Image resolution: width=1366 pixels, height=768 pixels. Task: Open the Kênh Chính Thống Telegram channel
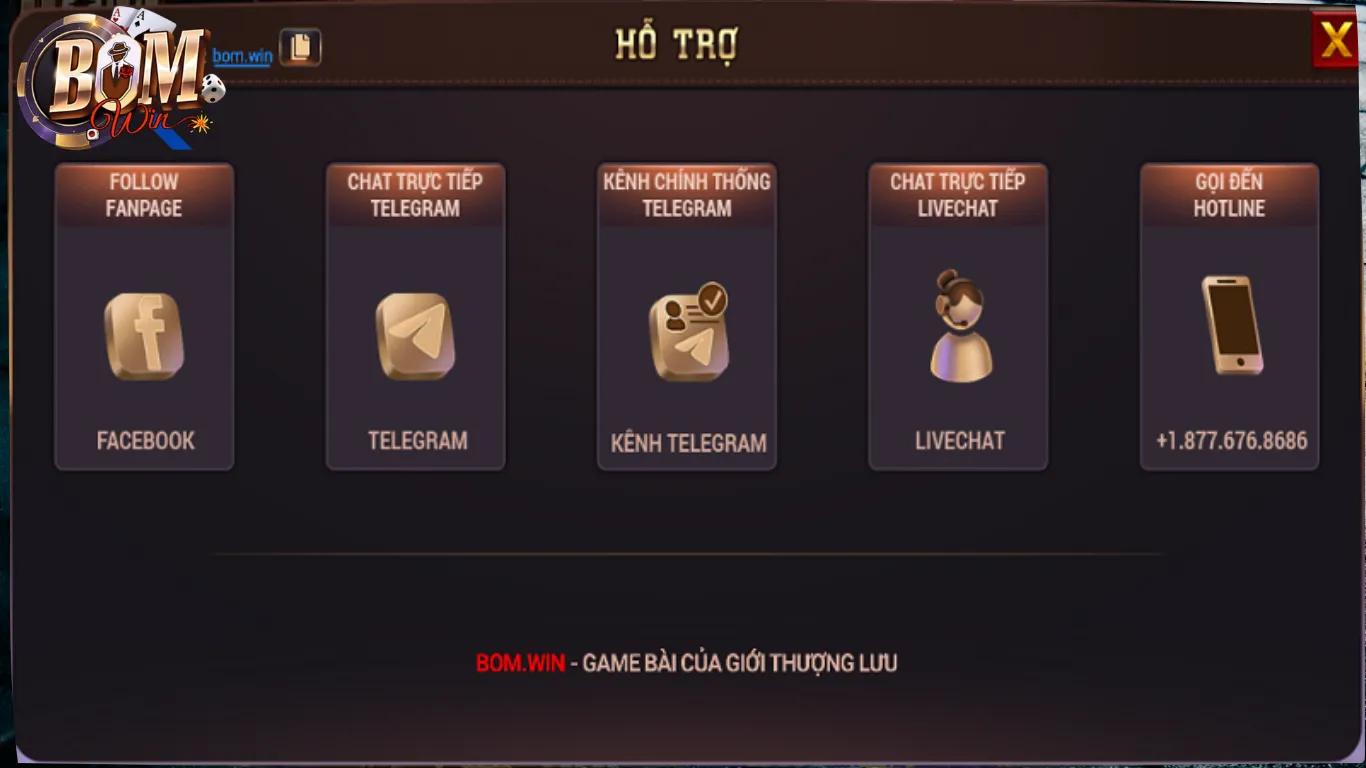pyautogui.click(x=687, y=317)
